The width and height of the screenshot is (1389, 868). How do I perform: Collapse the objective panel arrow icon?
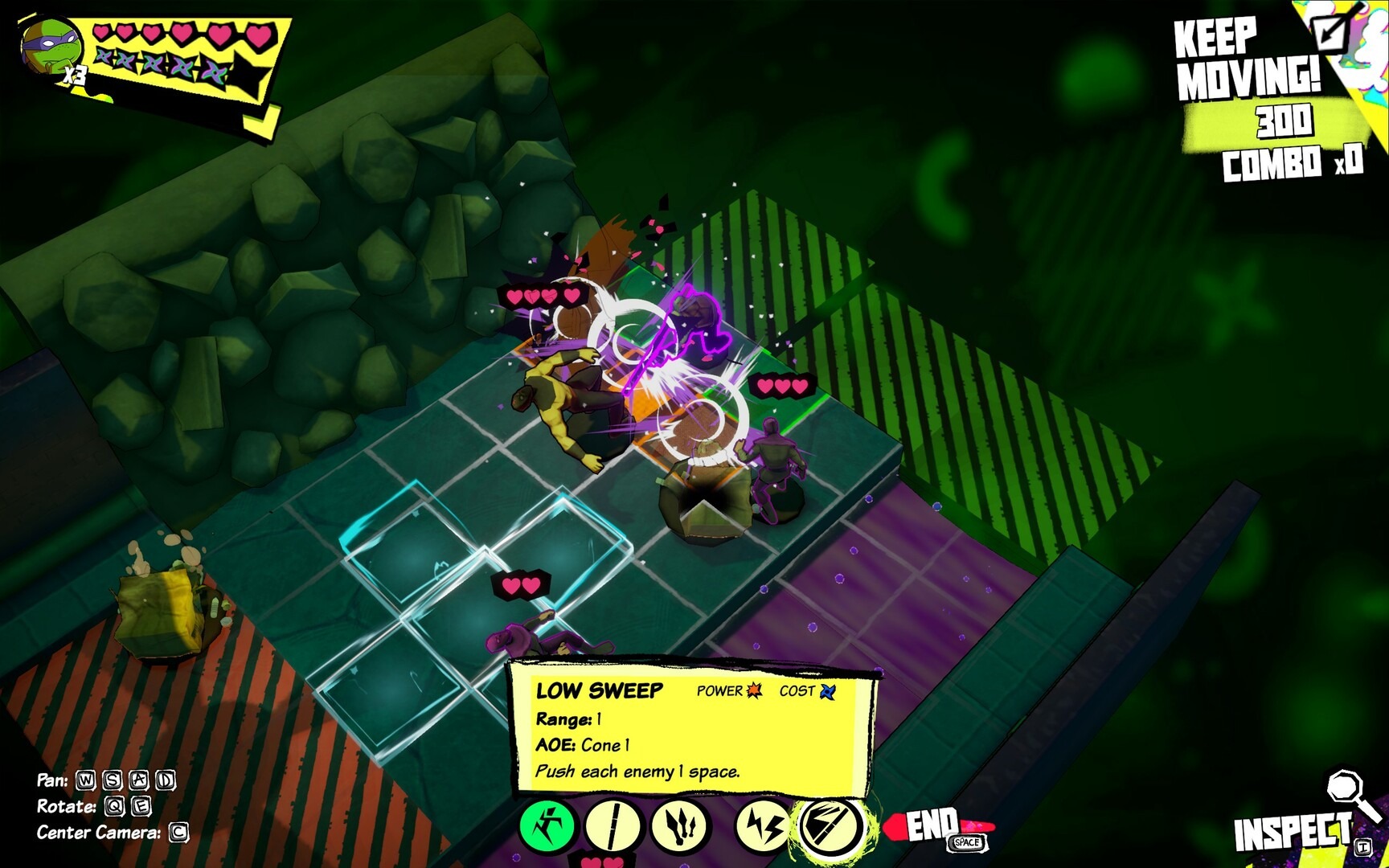pos(1330,32)
